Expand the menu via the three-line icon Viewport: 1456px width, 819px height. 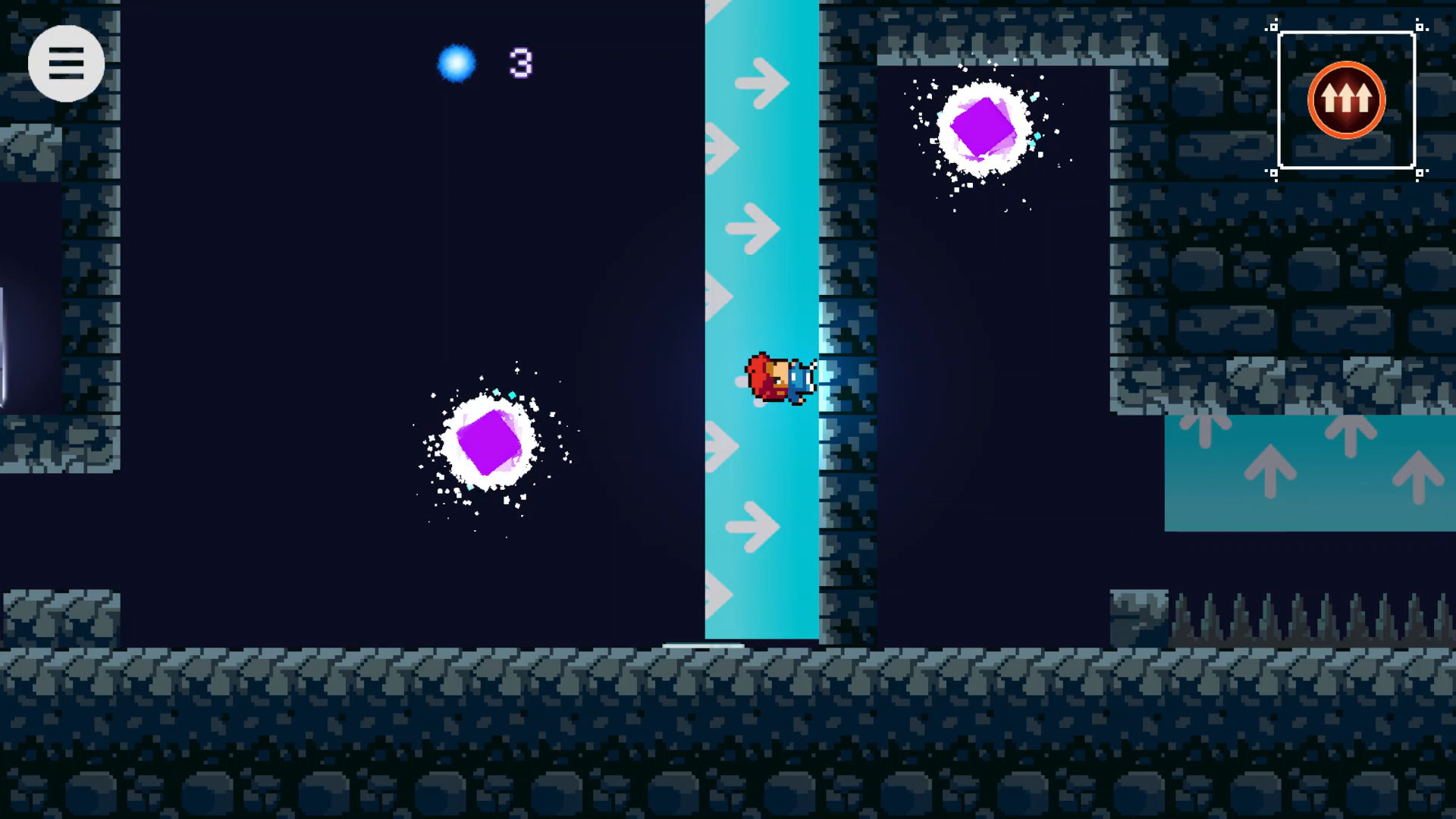coord(67,63)
